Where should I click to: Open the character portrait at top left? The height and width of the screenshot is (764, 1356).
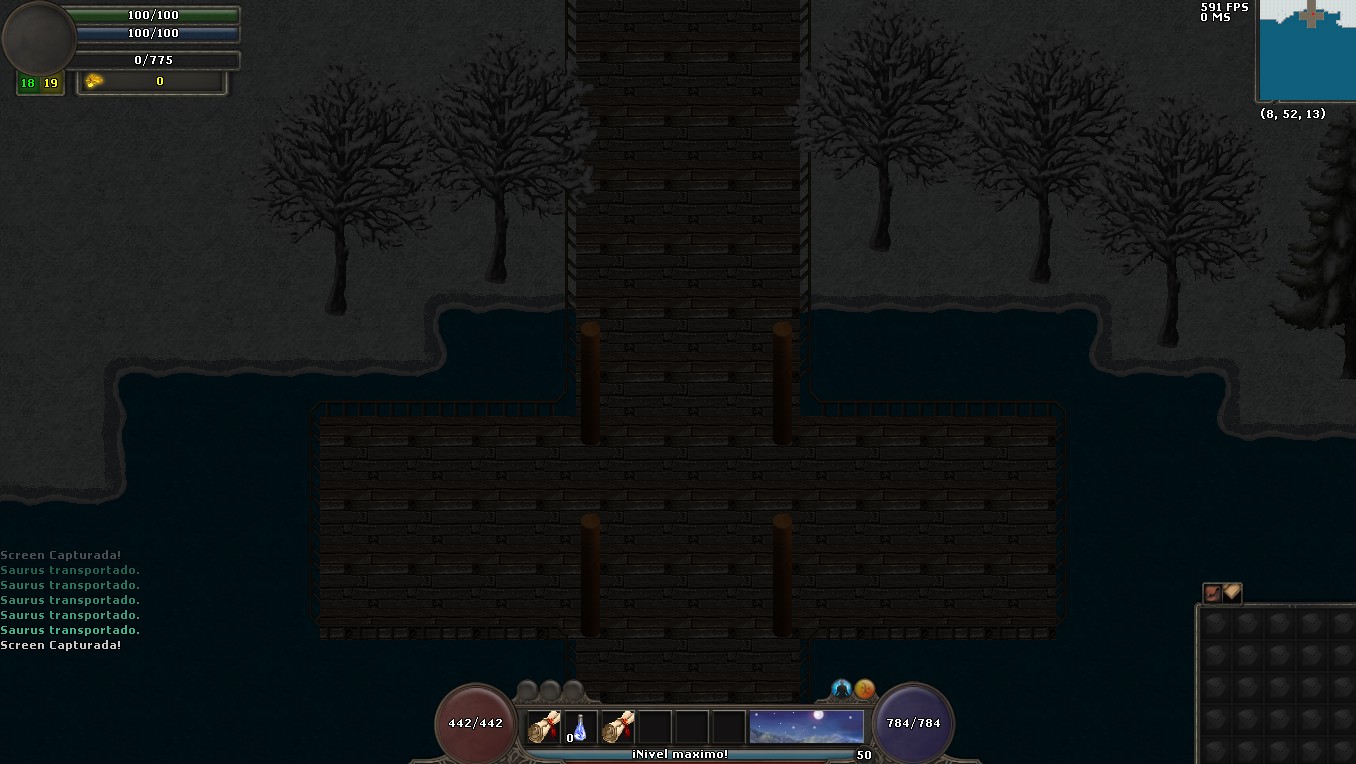38,38
